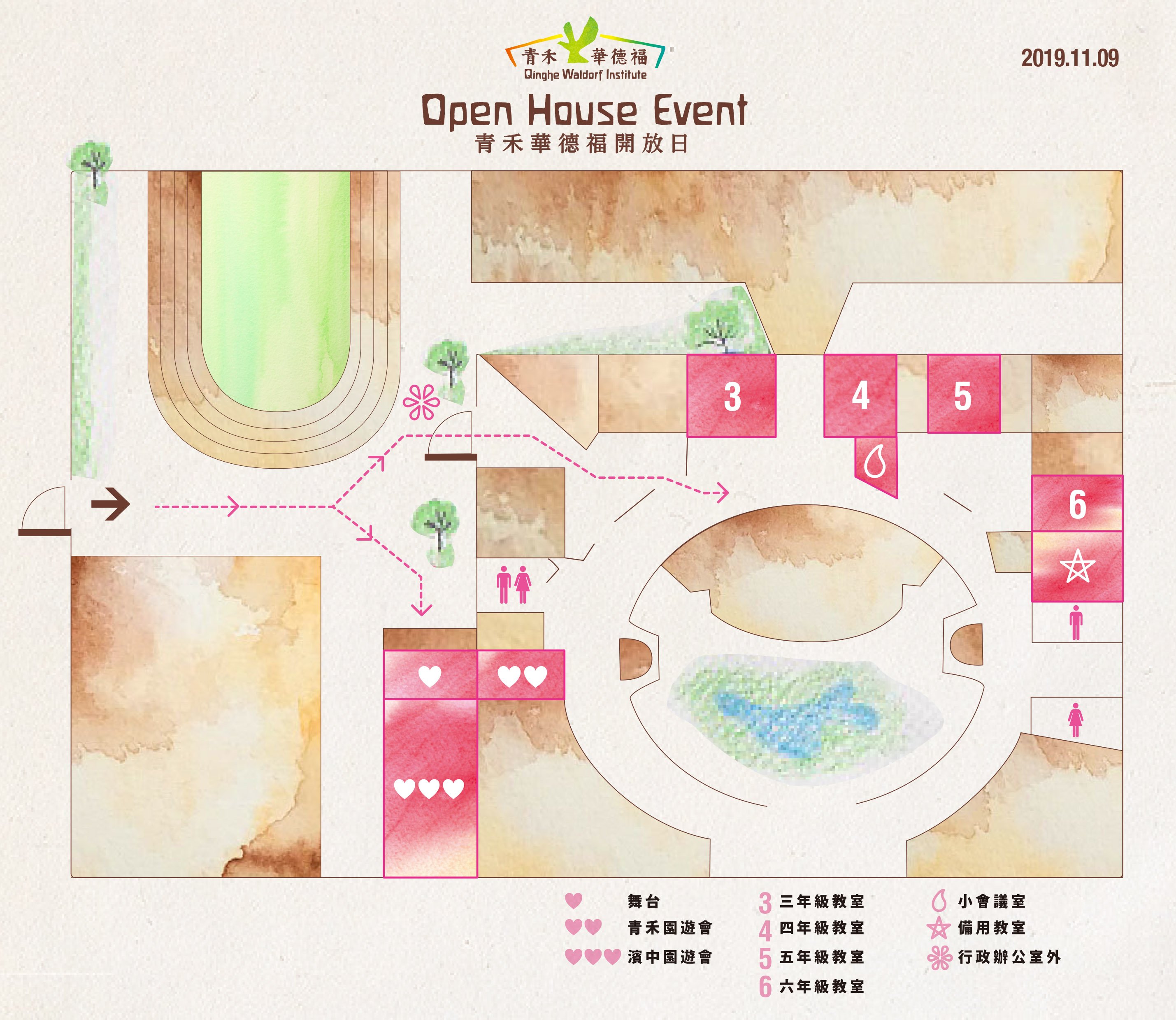Choose the legend entry 濱中園遊會
The height and width of the screenshot is (1020, 1176).
(669, 957)
